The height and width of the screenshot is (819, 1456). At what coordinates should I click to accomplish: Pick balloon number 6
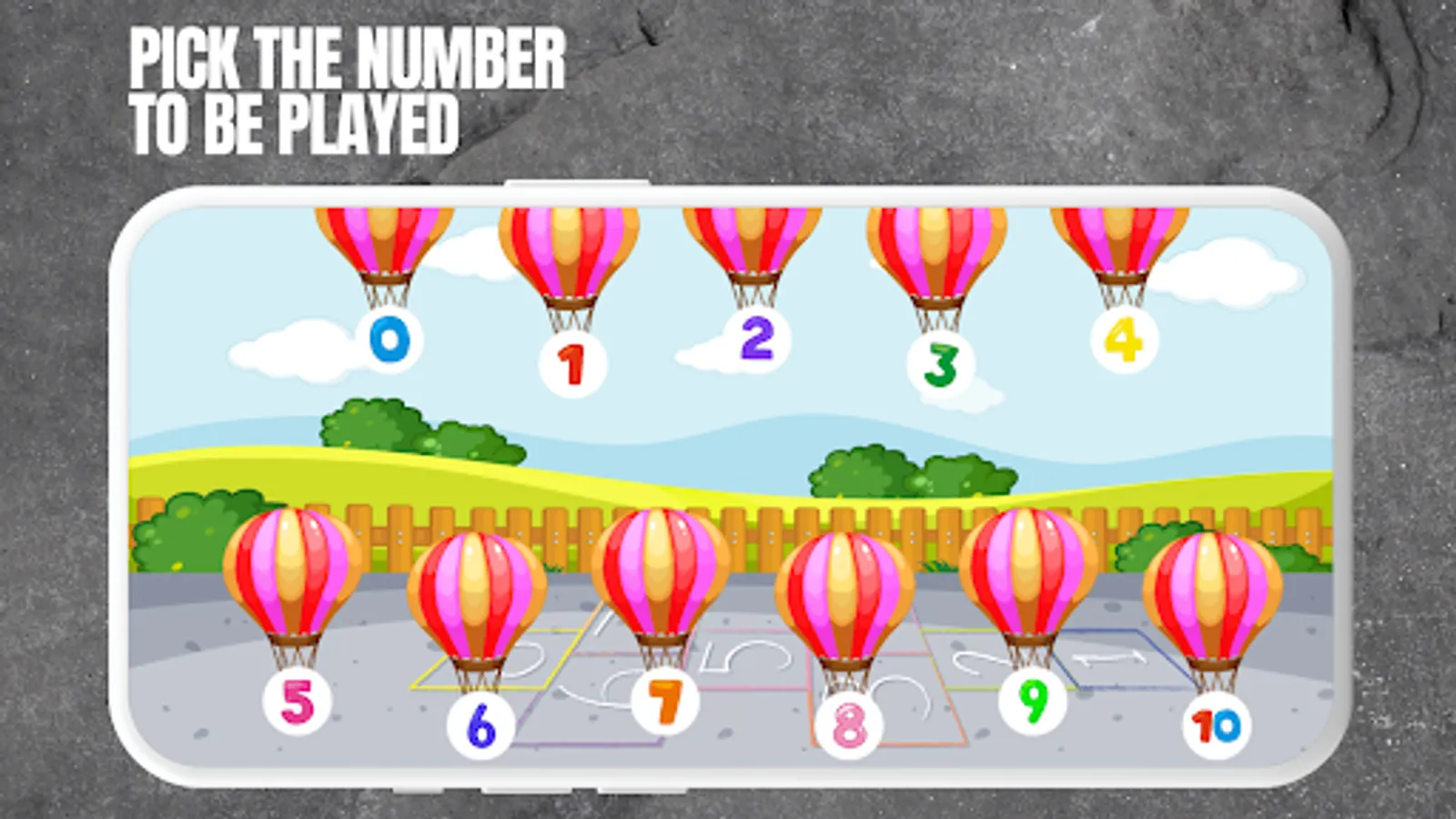tap(480, 727)
